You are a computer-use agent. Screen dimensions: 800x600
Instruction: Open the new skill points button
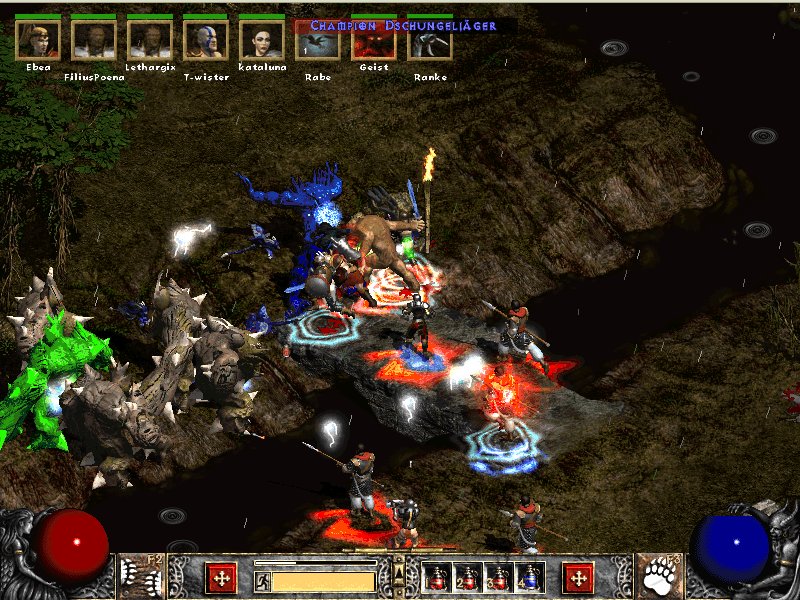pyautogui.click(x=578, y=577)
